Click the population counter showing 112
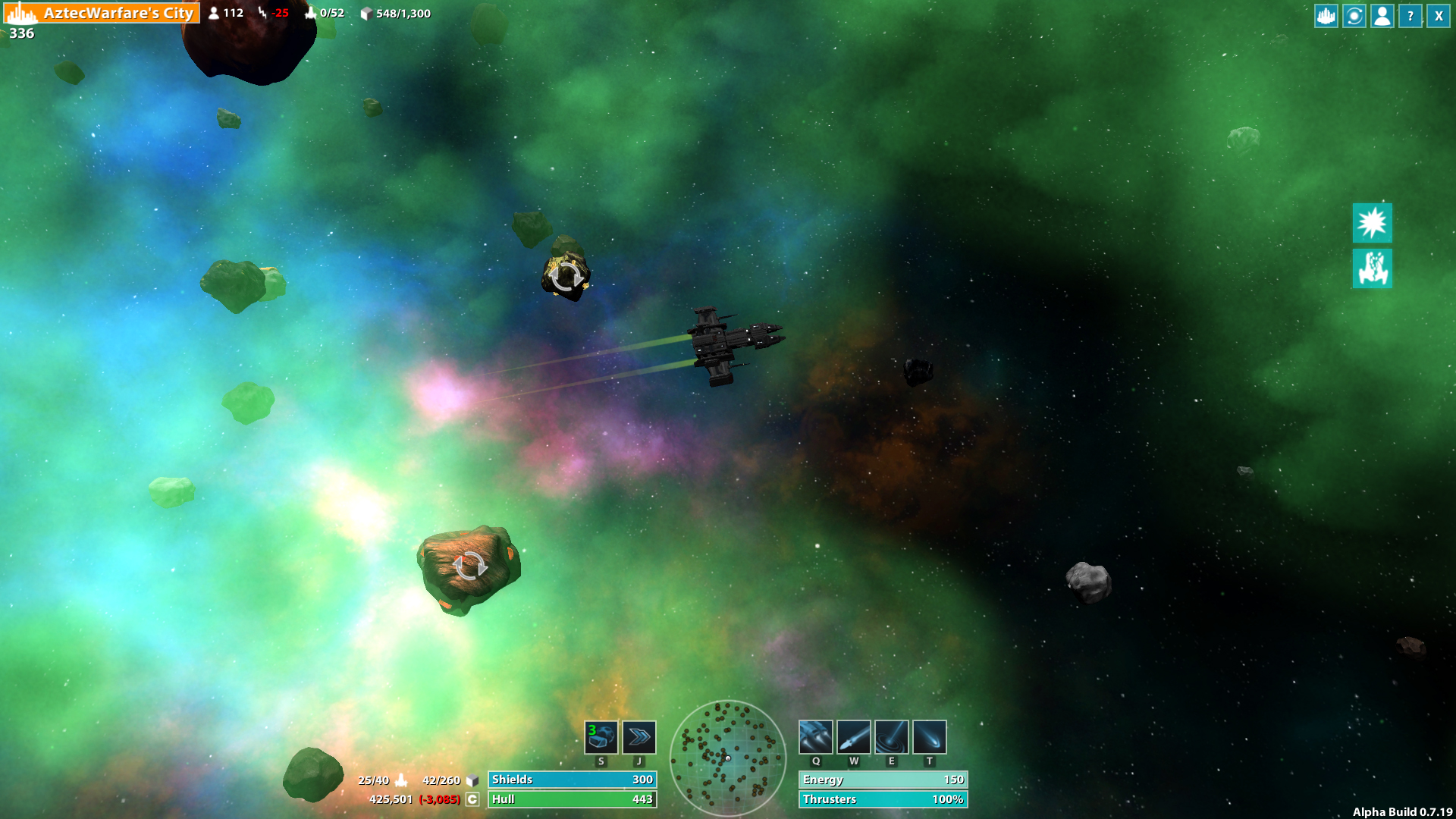The width and height of the screenshot is (1456, 819). pos(226,13)
